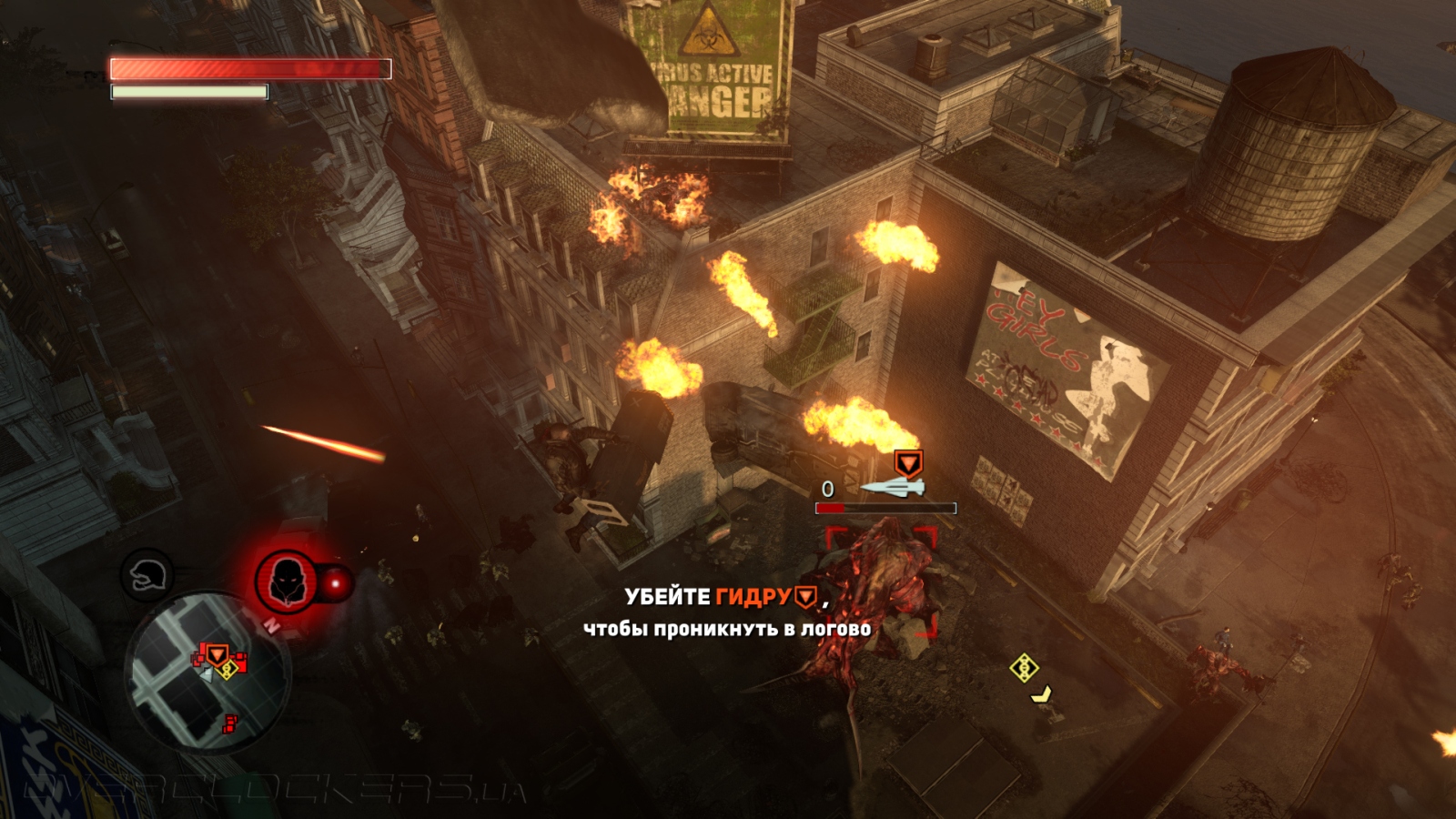
Task: Click the grey helmet disguise icon
Action: point(147,575)
